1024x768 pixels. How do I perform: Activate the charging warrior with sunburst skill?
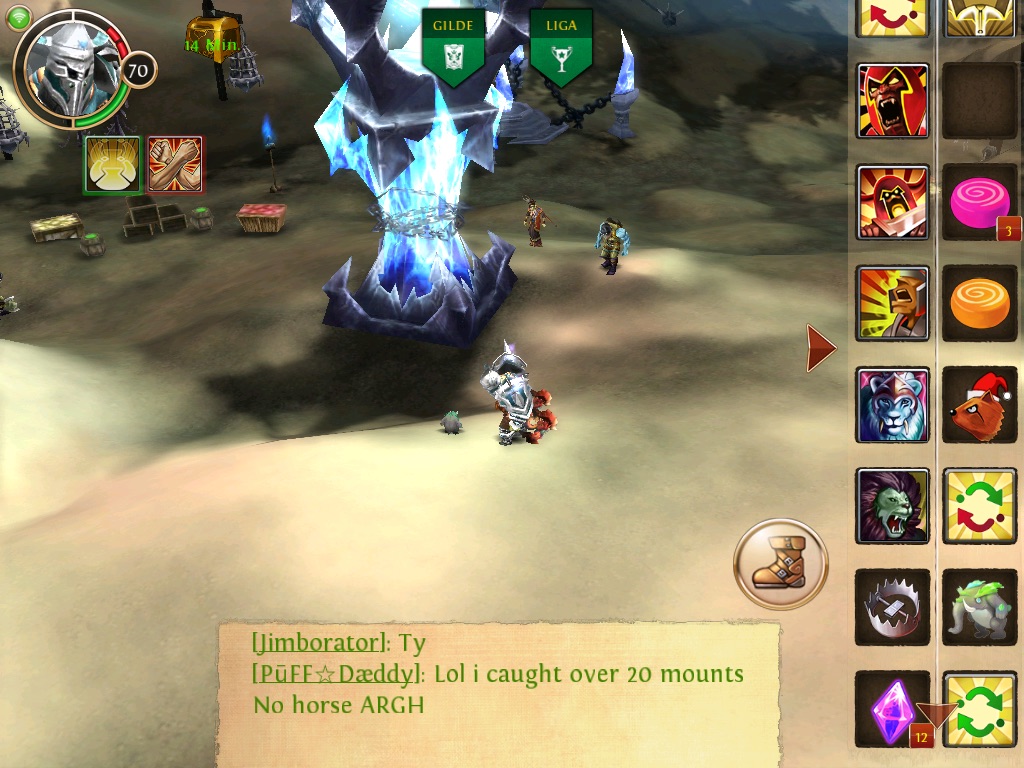(892, 303)
